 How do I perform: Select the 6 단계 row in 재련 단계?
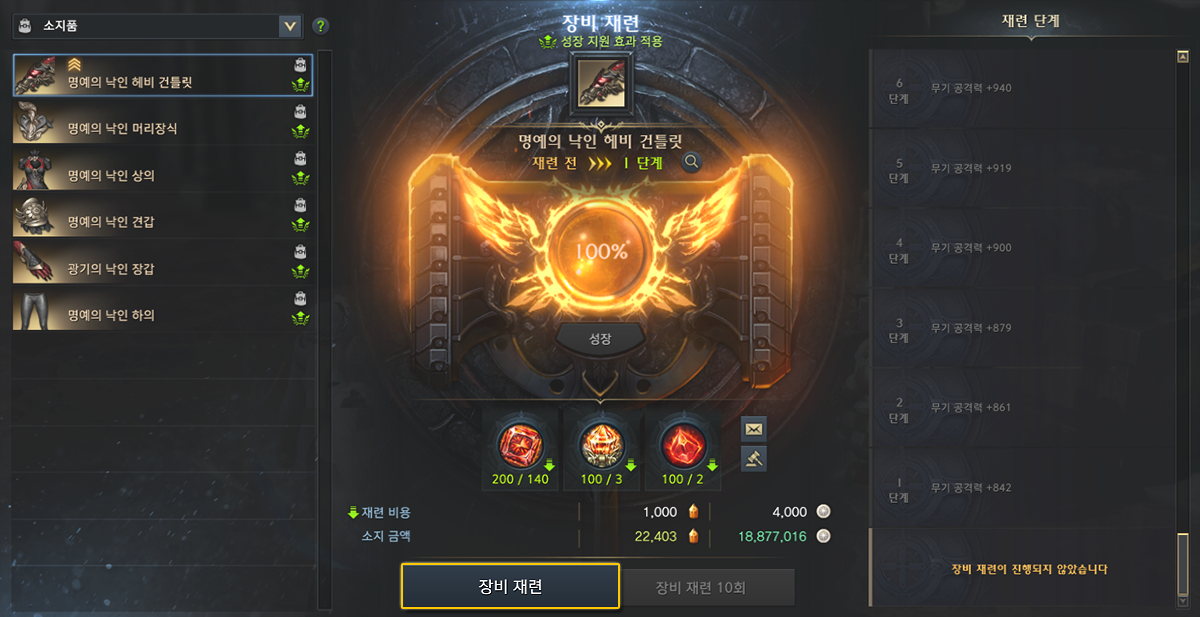(1020, 88)
